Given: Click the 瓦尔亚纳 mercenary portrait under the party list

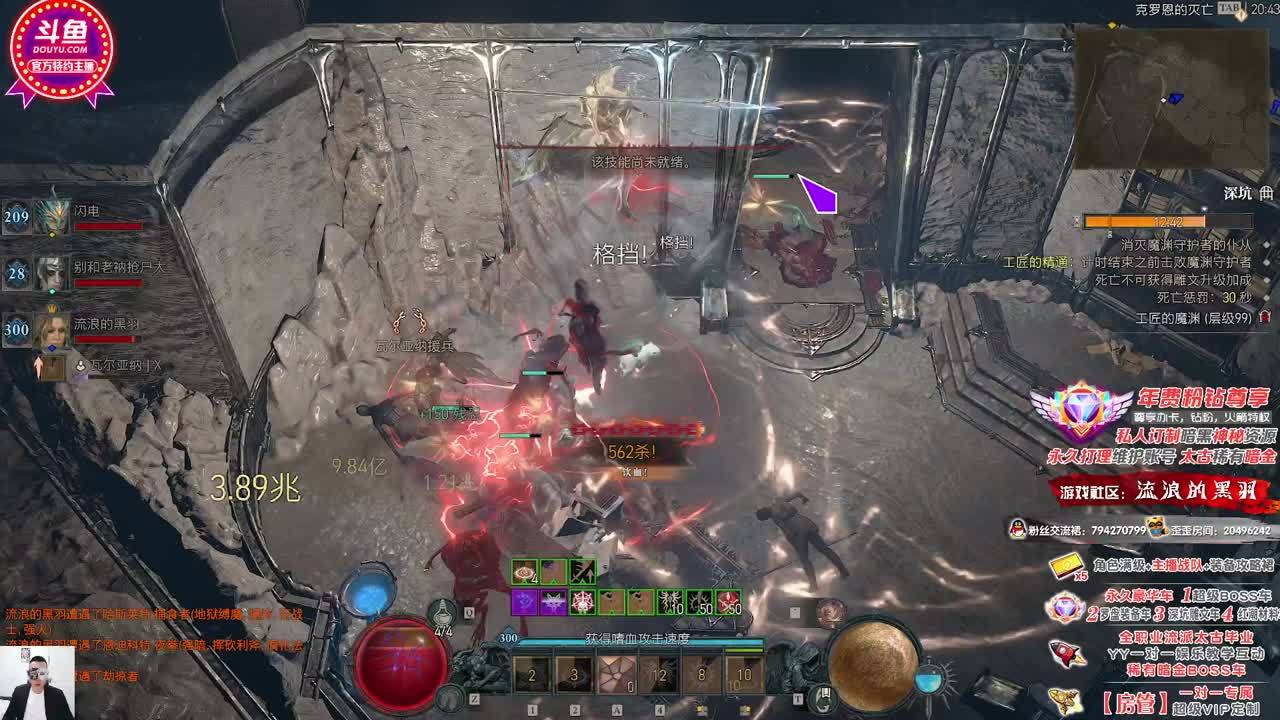Looking at the screenshot, I should point(52,367).
